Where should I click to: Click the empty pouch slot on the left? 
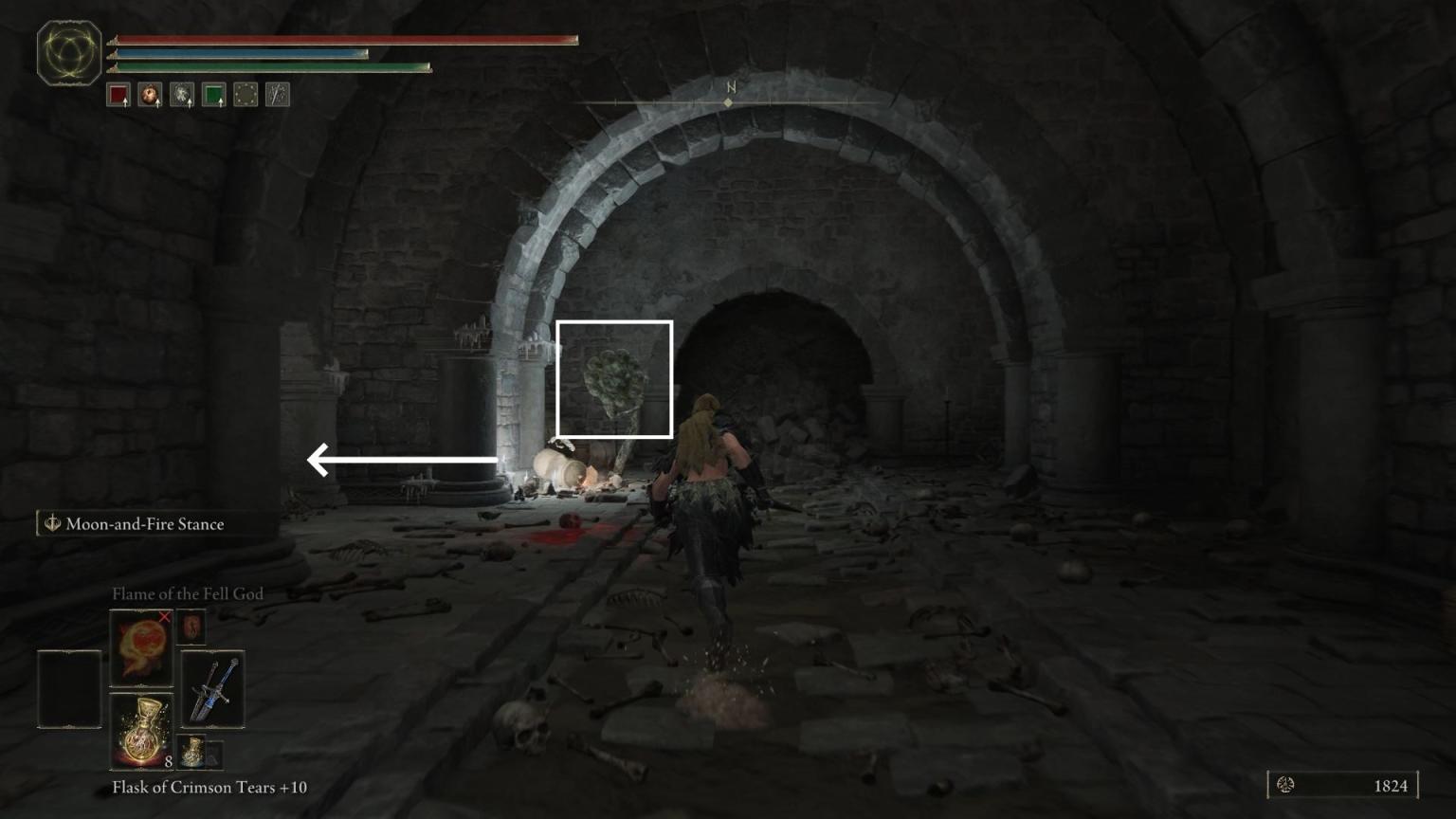coord(68,690)
